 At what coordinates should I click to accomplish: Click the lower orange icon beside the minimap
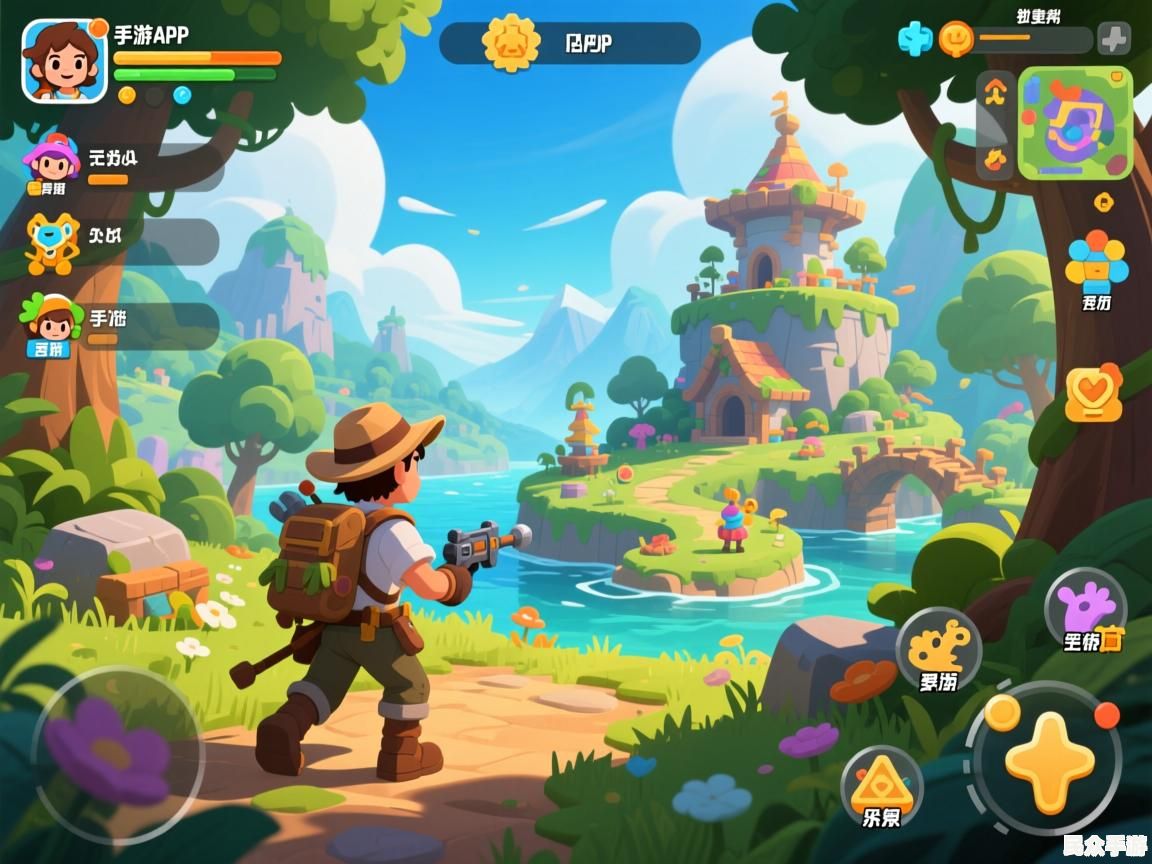(x=994, y=158)
